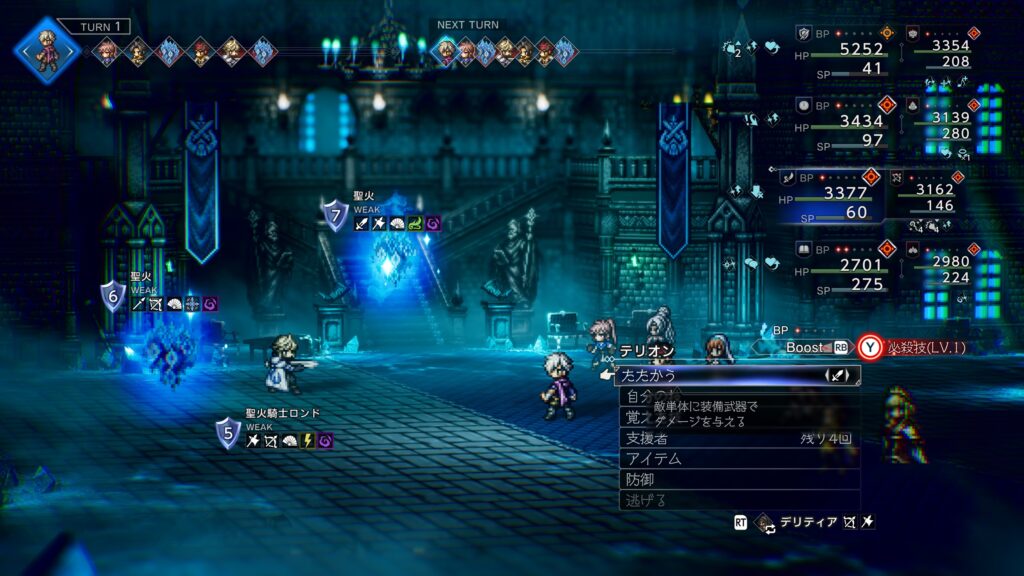Click the デリティア character swap portrait icon
Screen dimensions: 1024x576
pos(765,522)
